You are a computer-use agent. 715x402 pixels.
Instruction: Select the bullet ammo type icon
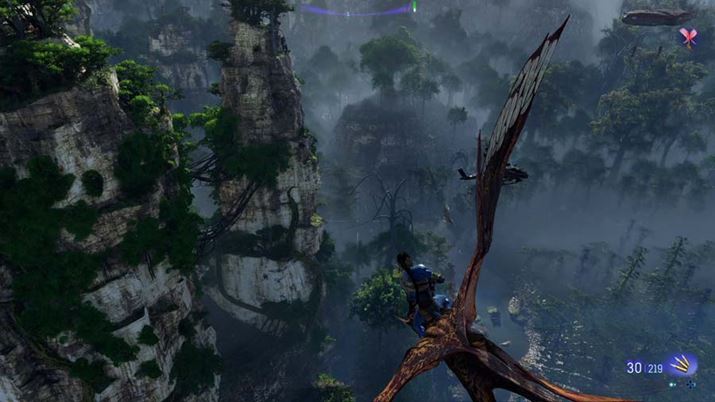pos(684,366)
